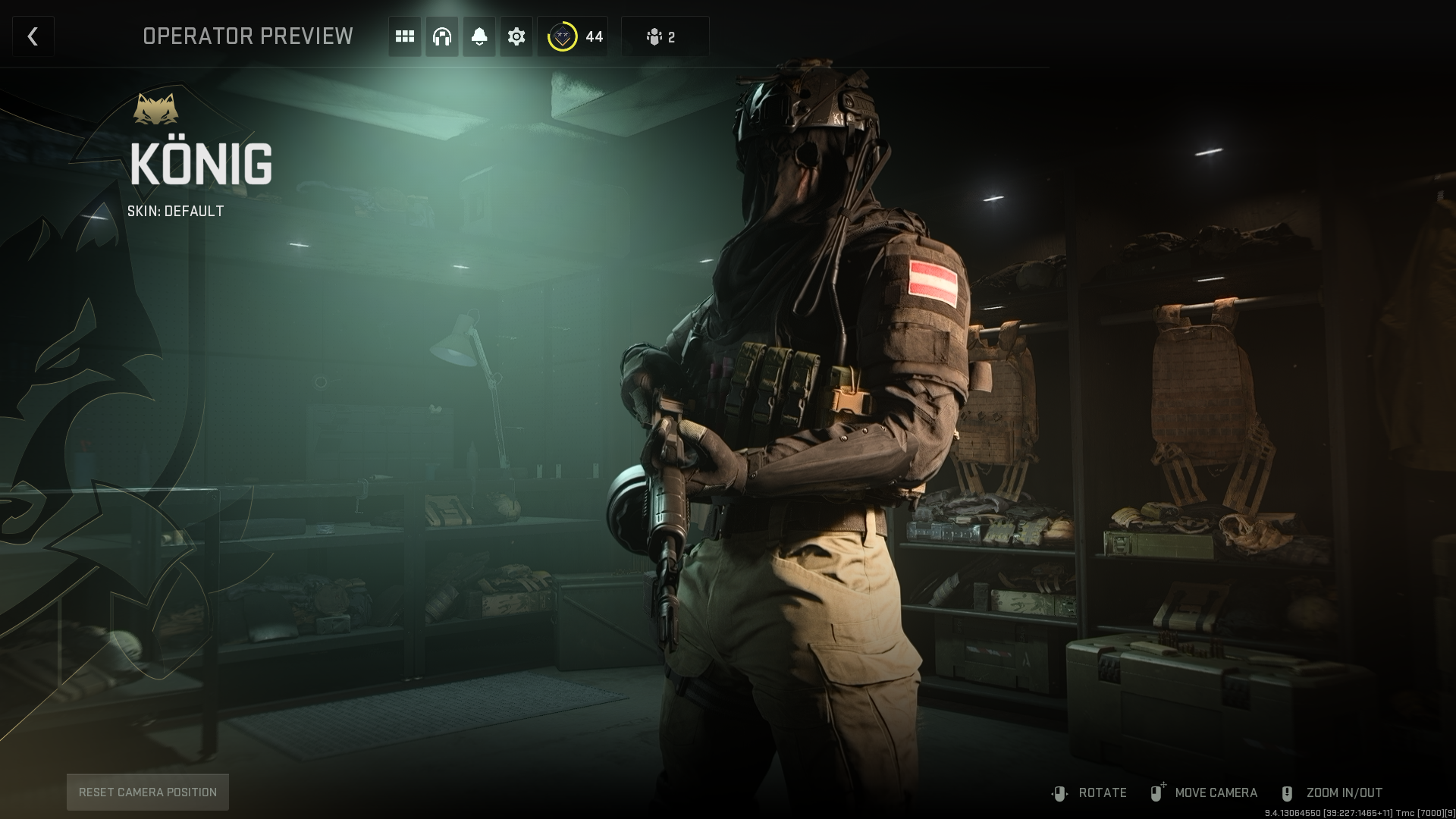
Task: Open the headset voice chat panel
Action: click(442, 36)
